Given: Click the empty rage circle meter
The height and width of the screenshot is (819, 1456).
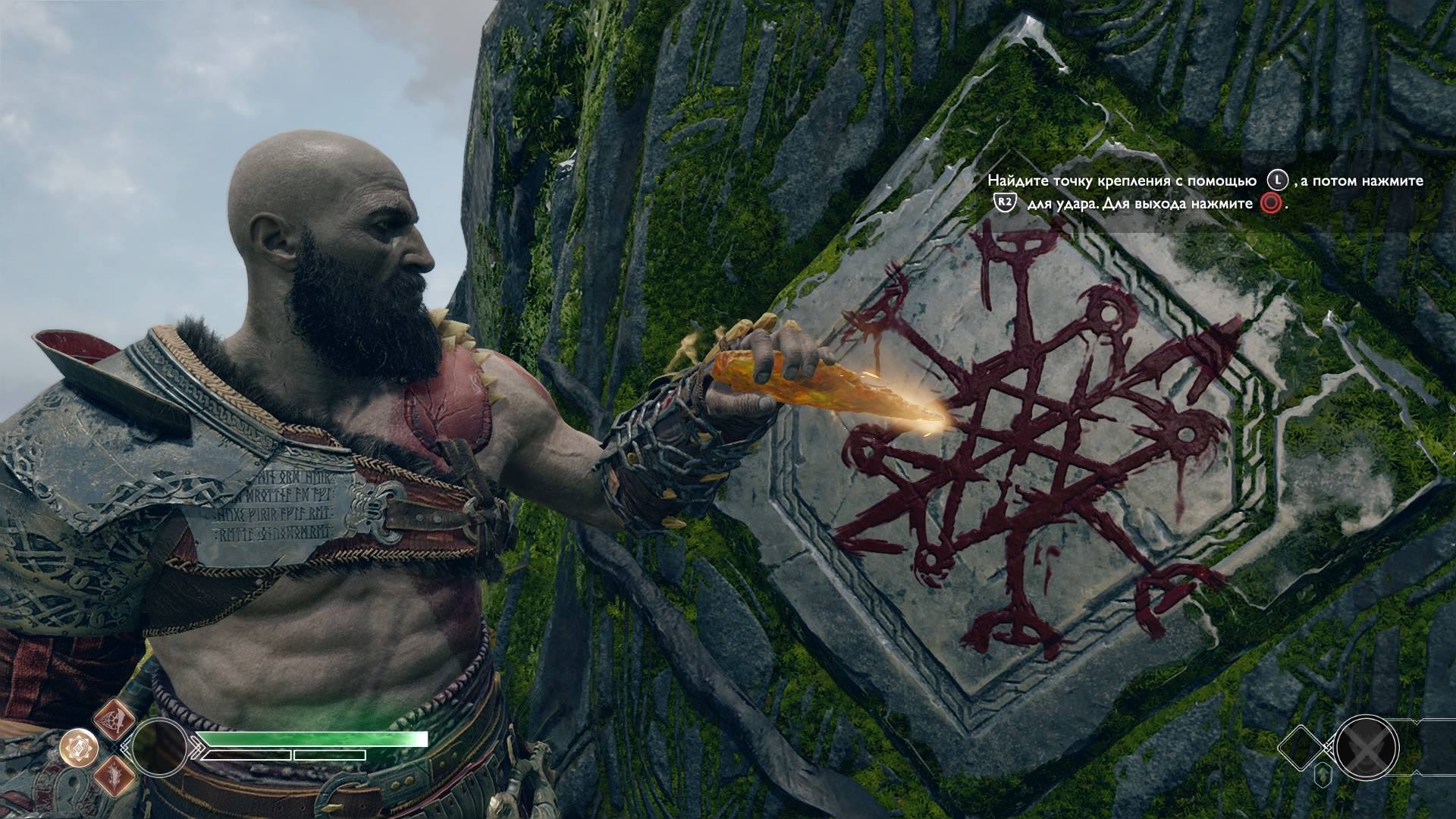Looking at the screenshot, I should click(159, 747).
